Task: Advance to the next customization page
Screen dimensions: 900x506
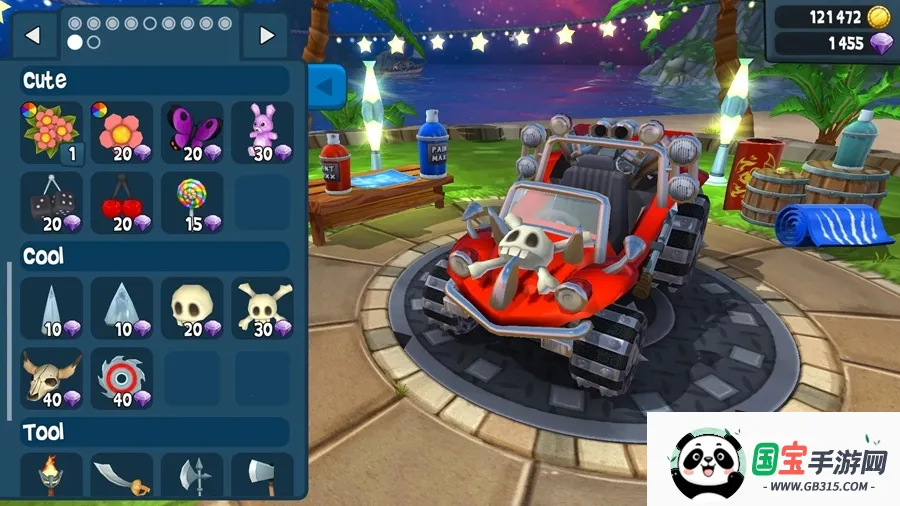Action: pos(266,35)
